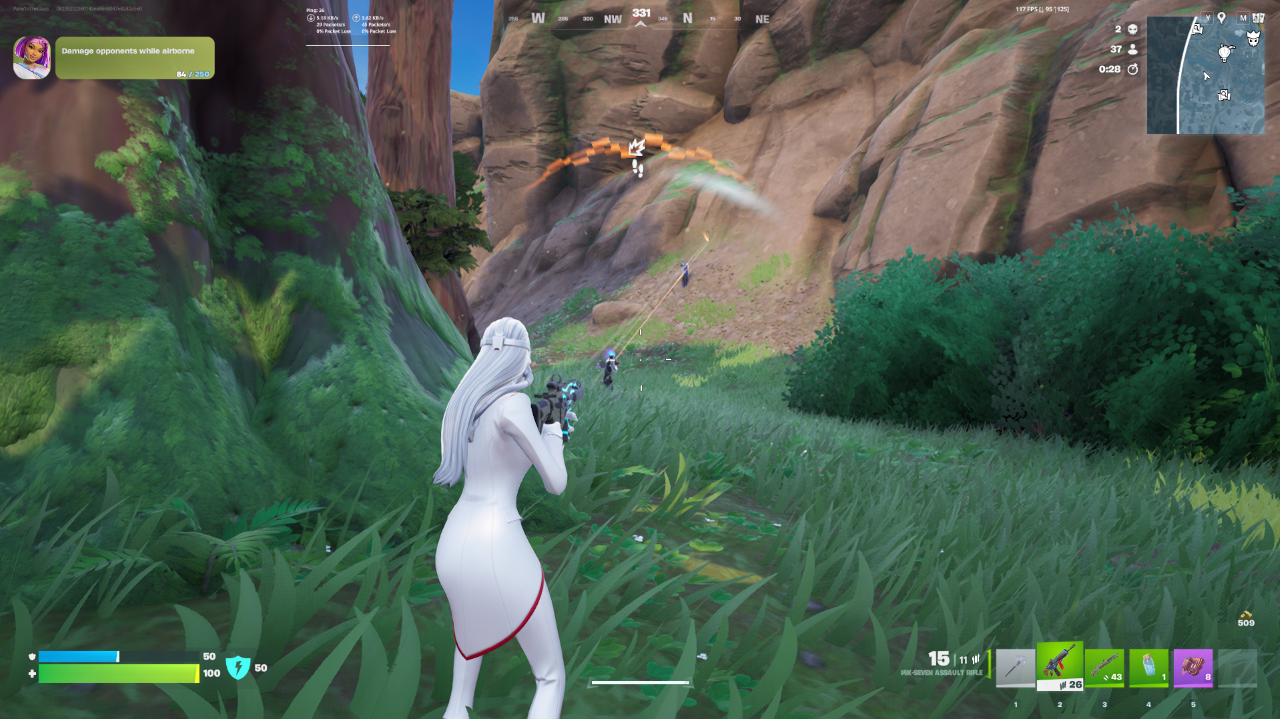Click the hot air balloon marker on minimap
The image size is (1280, 719).
coord(1223,52)
